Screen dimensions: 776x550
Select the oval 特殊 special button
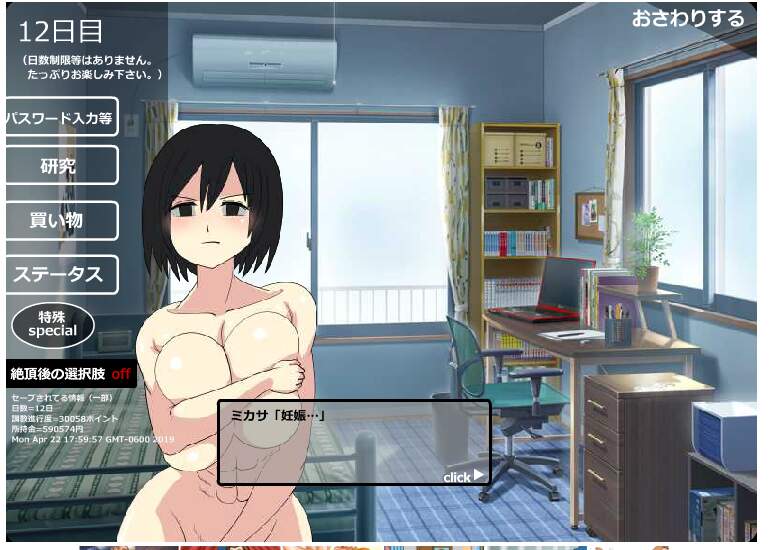click(x=53, y=324)
